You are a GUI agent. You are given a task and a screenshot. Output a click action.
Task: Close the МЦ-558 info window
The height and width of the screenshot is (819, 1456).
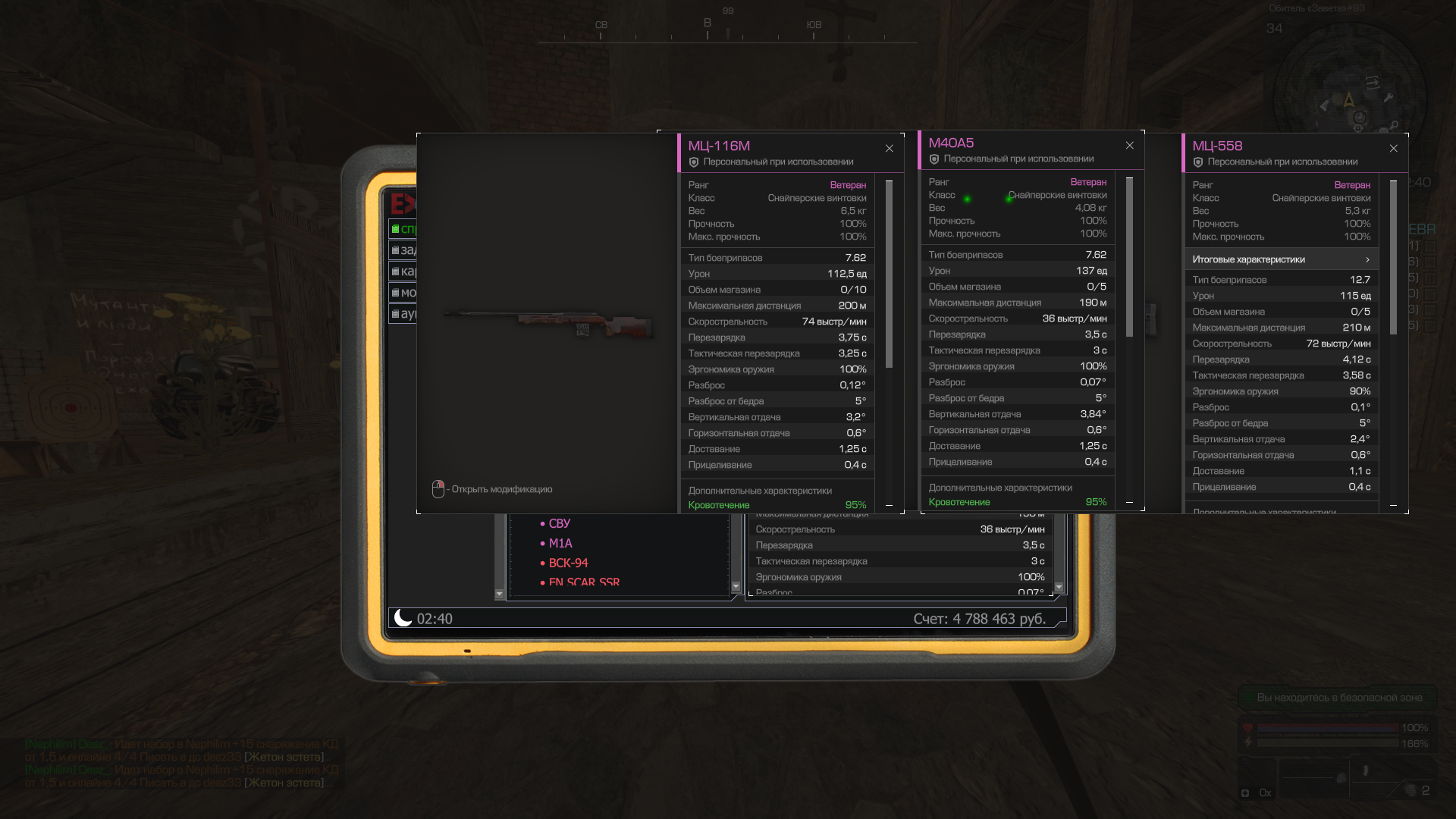(1393, 149)
